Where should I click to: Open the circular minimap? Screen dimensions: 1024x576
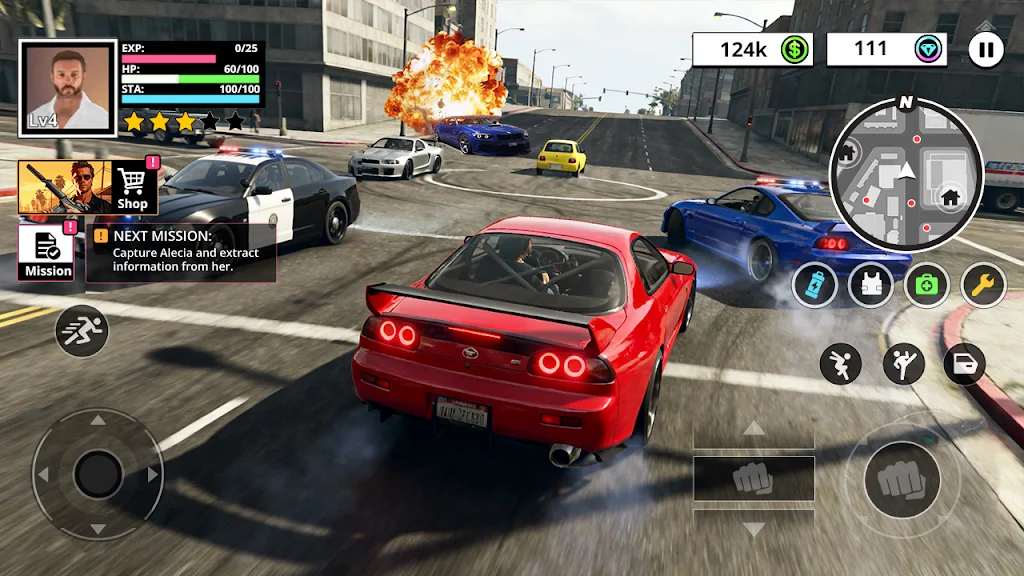(906, 174)
